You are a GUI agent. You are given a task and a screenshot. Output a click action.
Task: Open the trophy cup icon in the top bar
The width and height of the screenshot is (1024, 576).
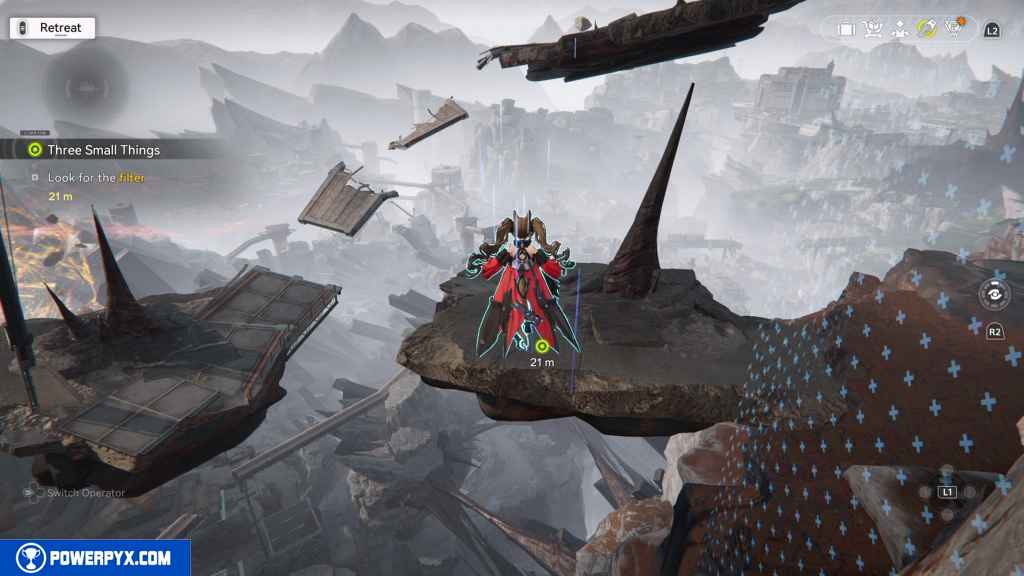coord(872,29)
